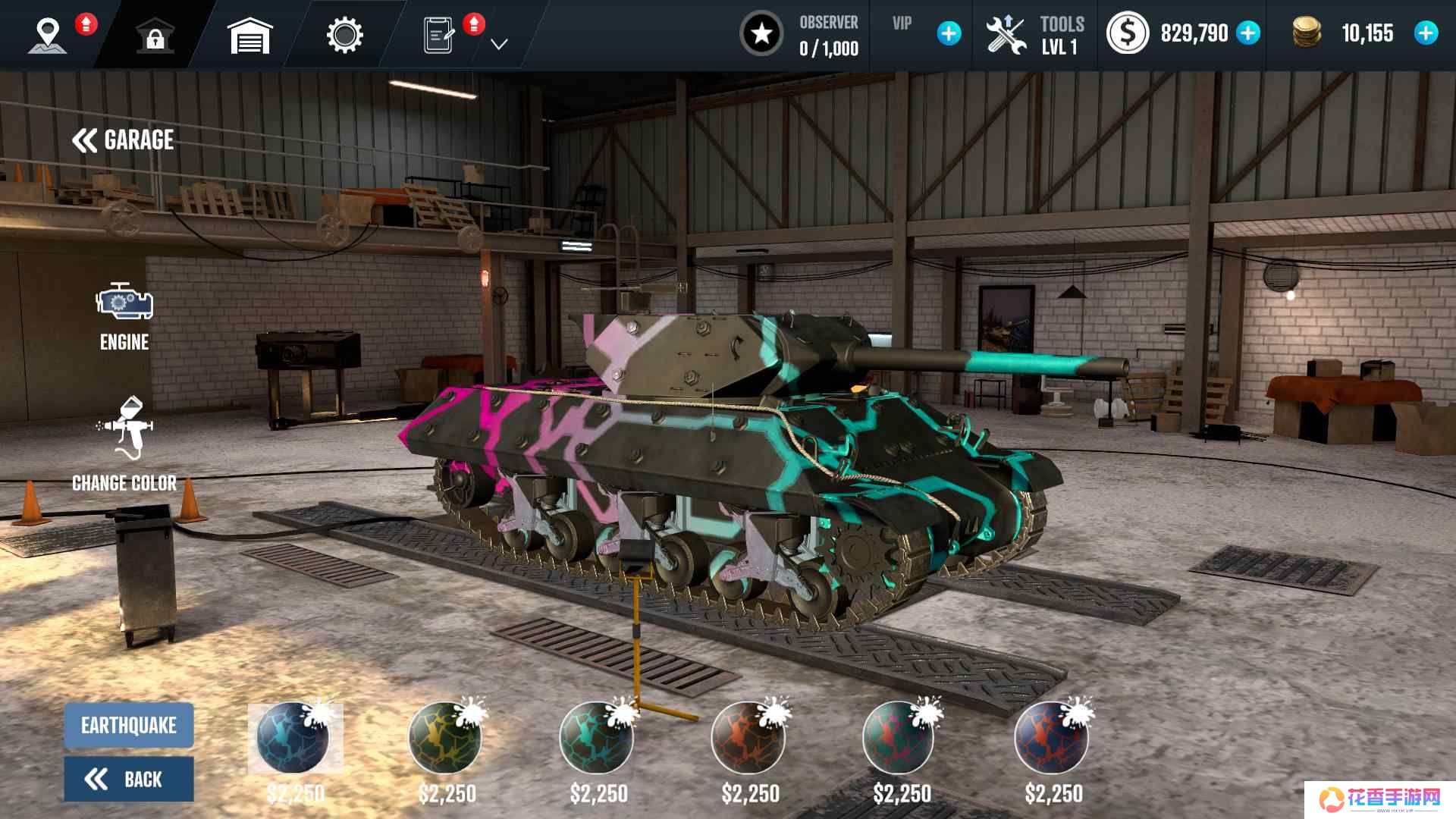The height and width of the screenshot is (819, 1456).
Task: Open the missions clipboard icon
Action: [439, 36]
